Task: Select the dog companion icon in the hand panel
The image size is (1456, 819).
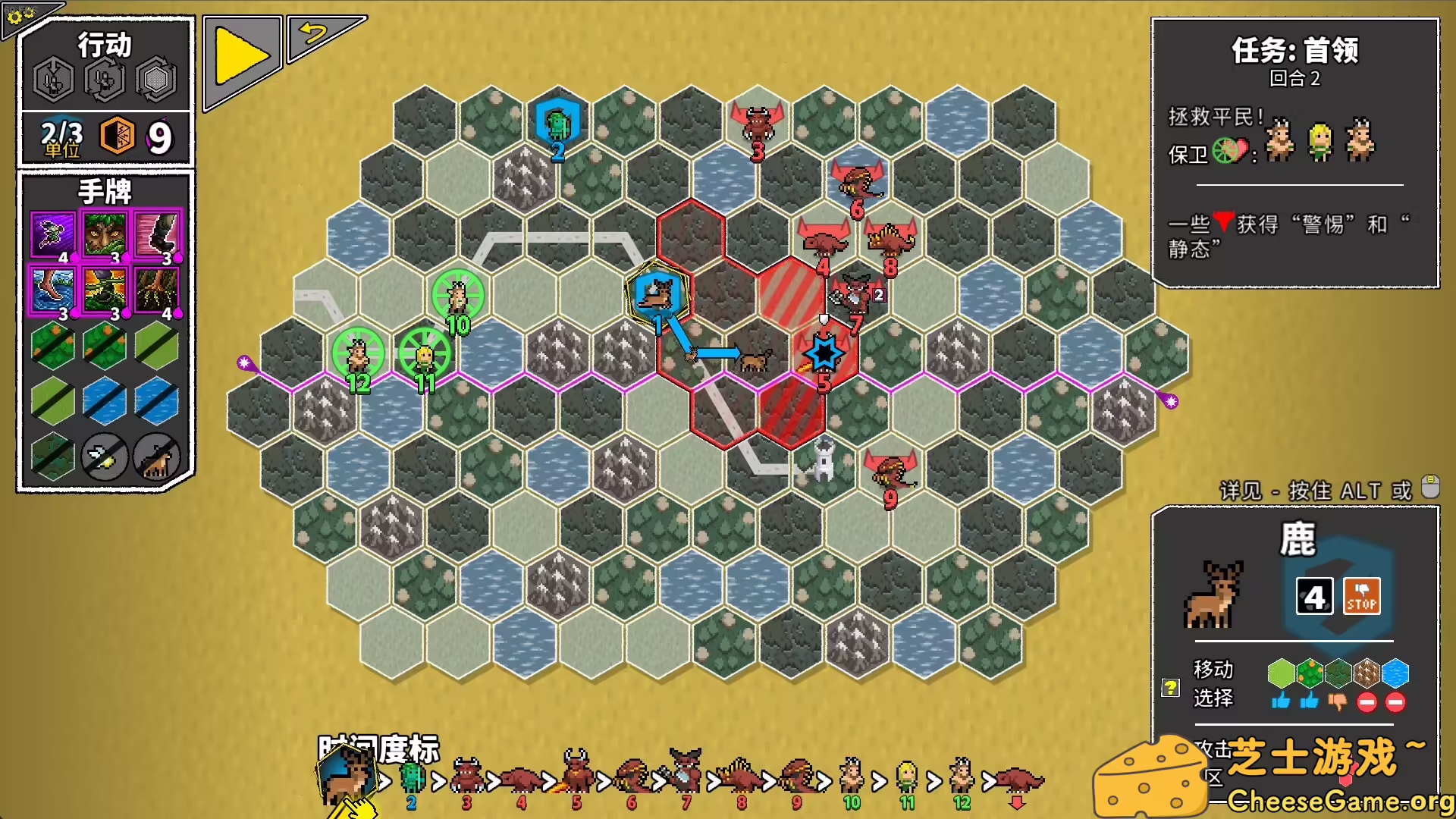Action: point(155,457)
